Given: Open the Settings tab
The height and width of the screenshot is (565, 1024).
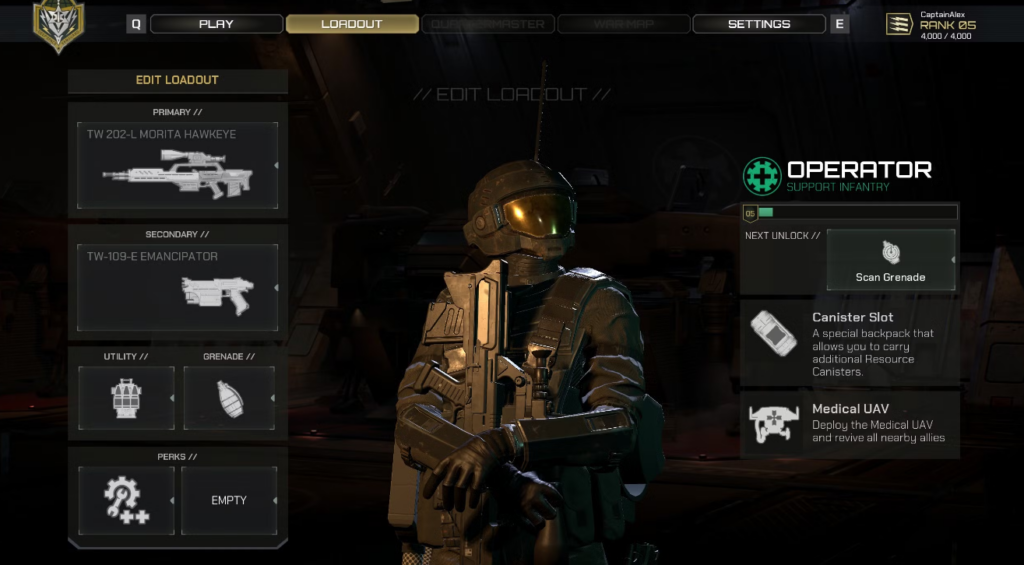Looking at the screenshot, I should click(x=758, y=24).
